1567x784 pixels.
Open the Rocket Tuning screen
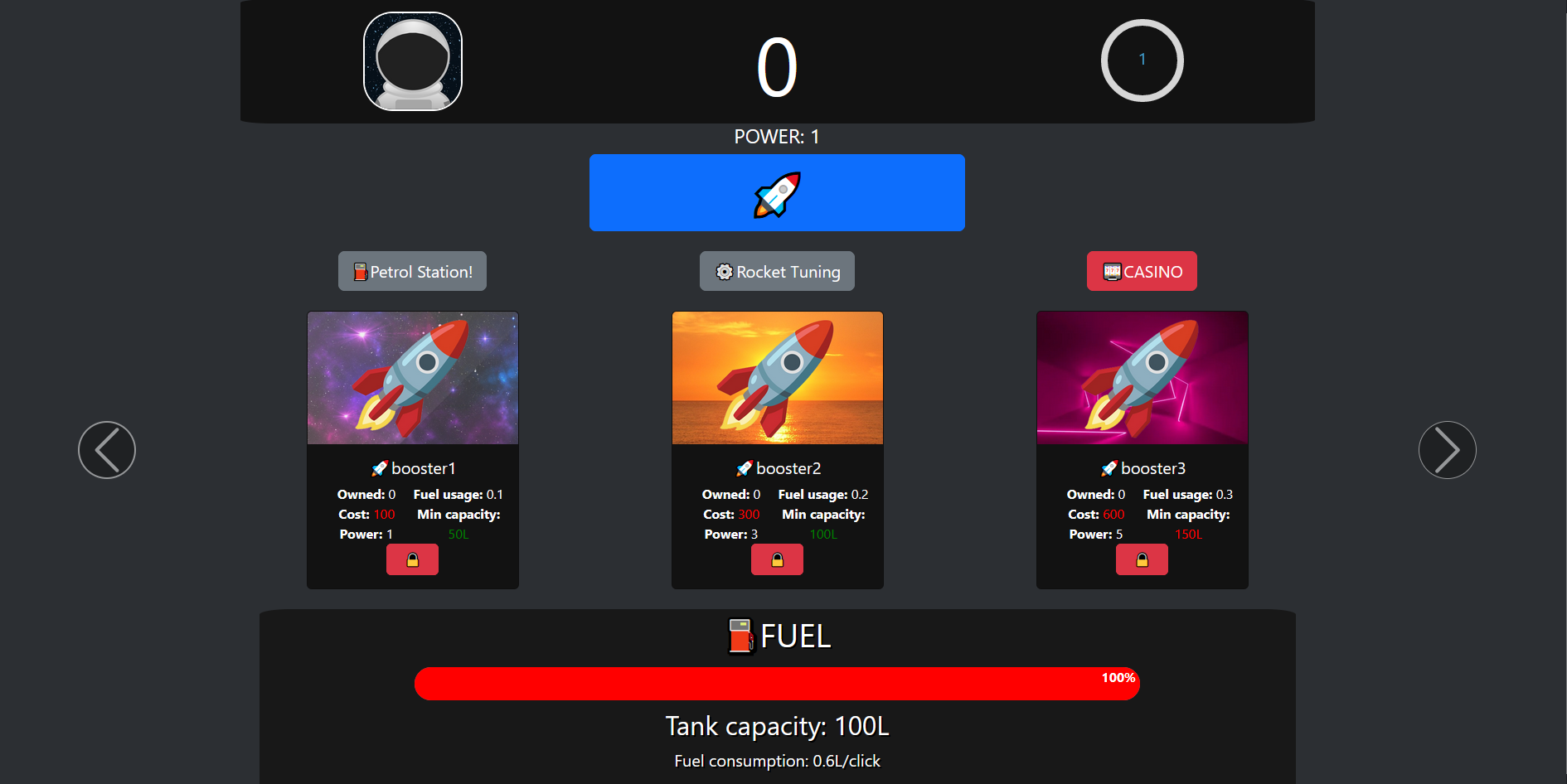[777, 271]
